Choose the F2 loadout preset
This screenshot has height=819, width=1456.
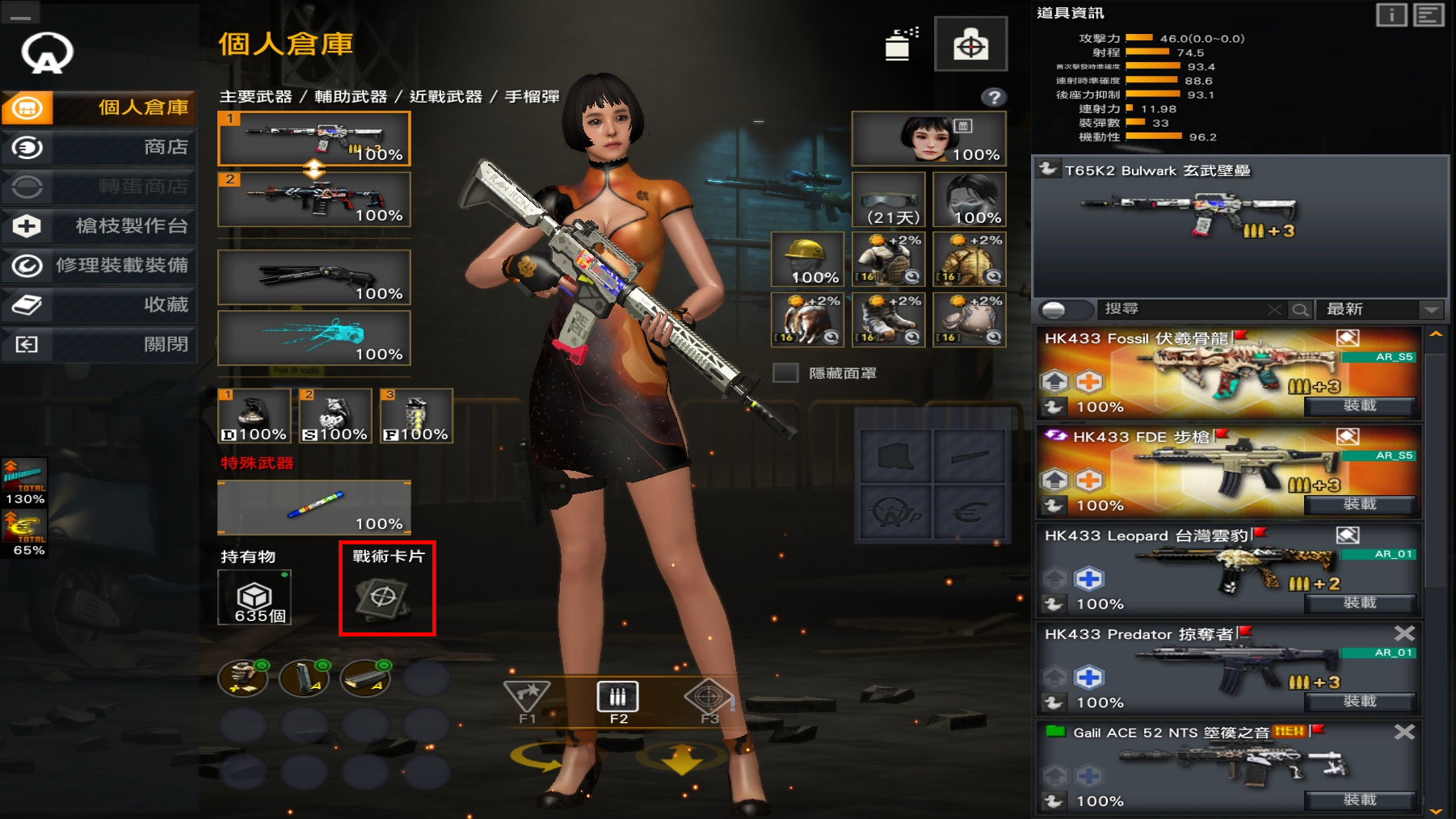618,700
